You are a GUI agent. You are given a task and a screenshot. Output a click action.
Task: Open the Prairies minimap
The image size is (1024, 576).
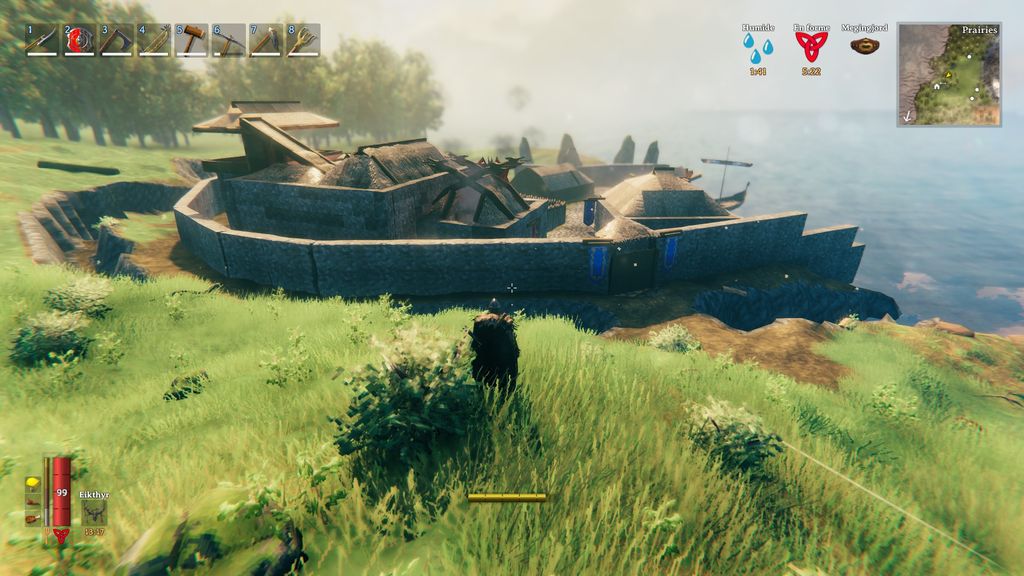coord(948,74)
